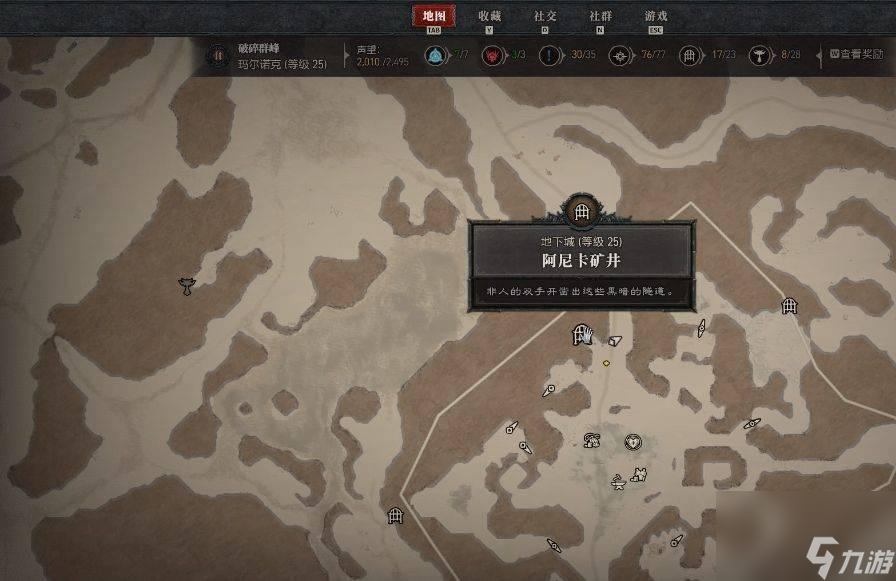Click the 阿尼卡矿井 dungeon marker under the hand cursor

tap(578, 335)
